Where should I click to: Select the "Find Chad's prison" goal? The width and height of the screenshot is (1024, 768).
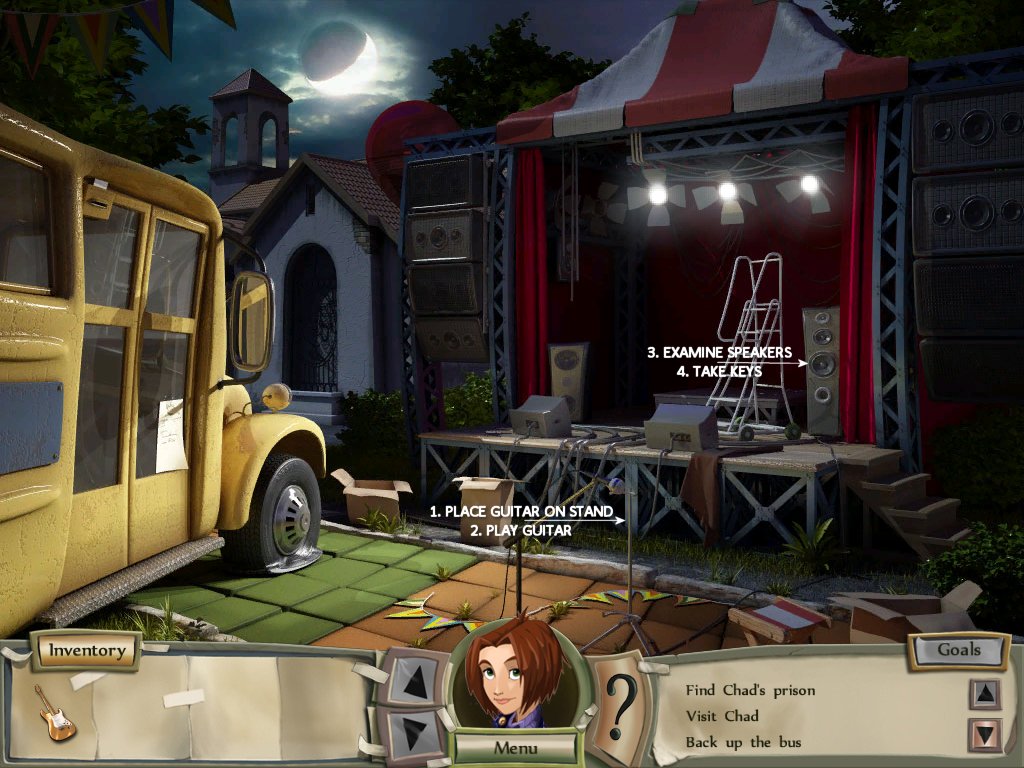click(750, 690)
